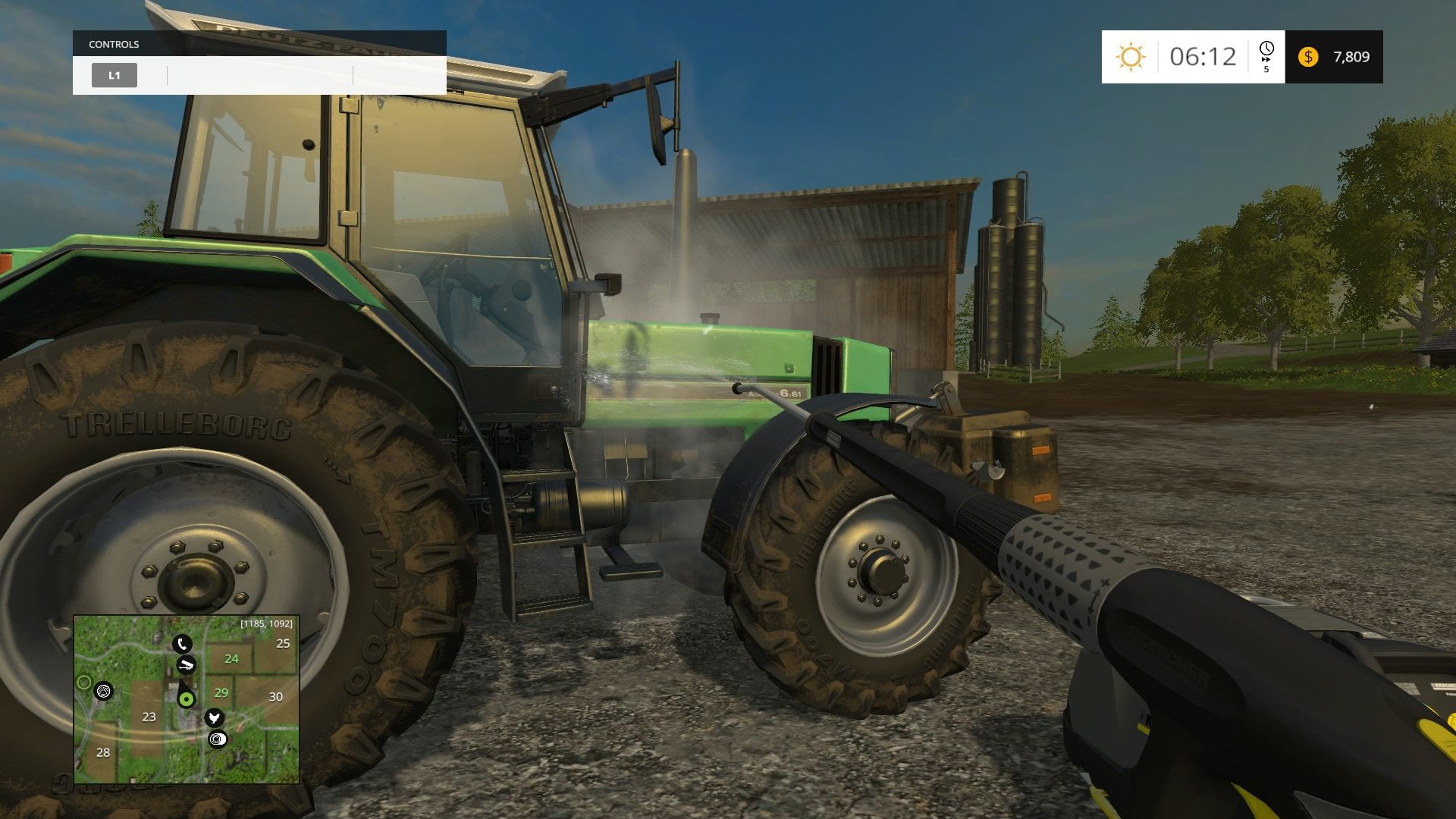Image resolution: width=1456 pixels, height=819 pixels.
Task: Select field 24 on the minimap
Action: click(x=231, y=659)
